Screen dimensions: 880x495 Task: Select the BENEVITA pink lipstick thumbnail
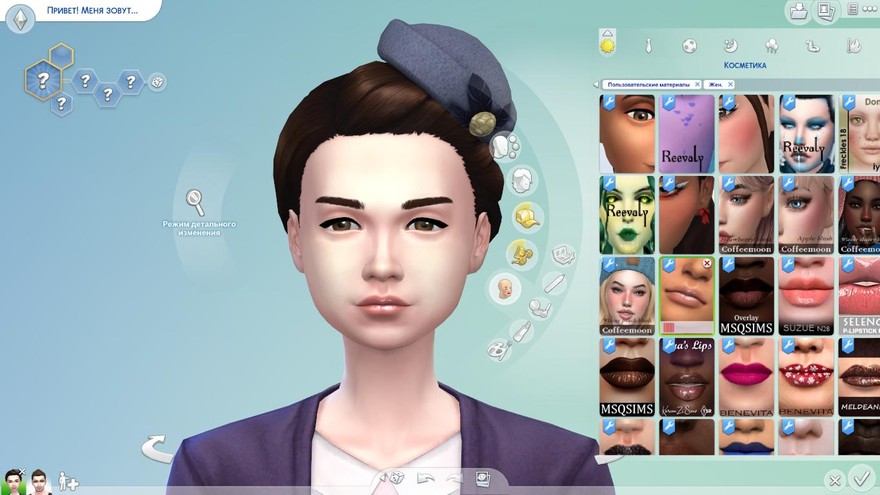(x=745, y=377)
